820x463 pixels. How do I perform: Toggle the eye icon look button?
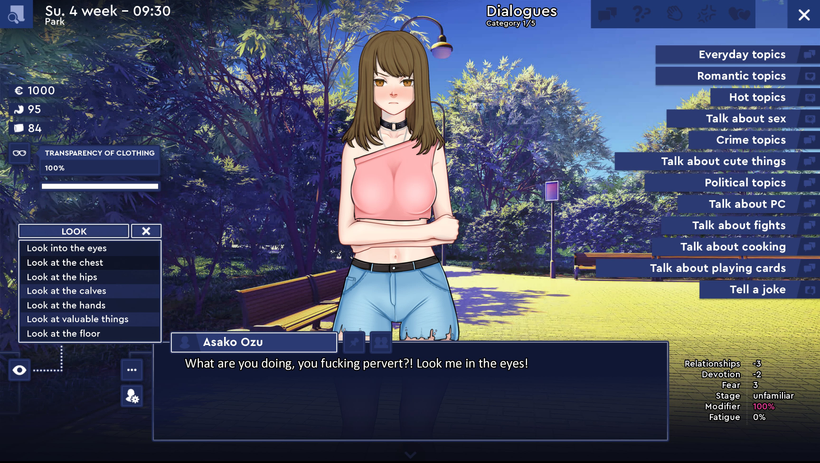[x=19, y=370]
